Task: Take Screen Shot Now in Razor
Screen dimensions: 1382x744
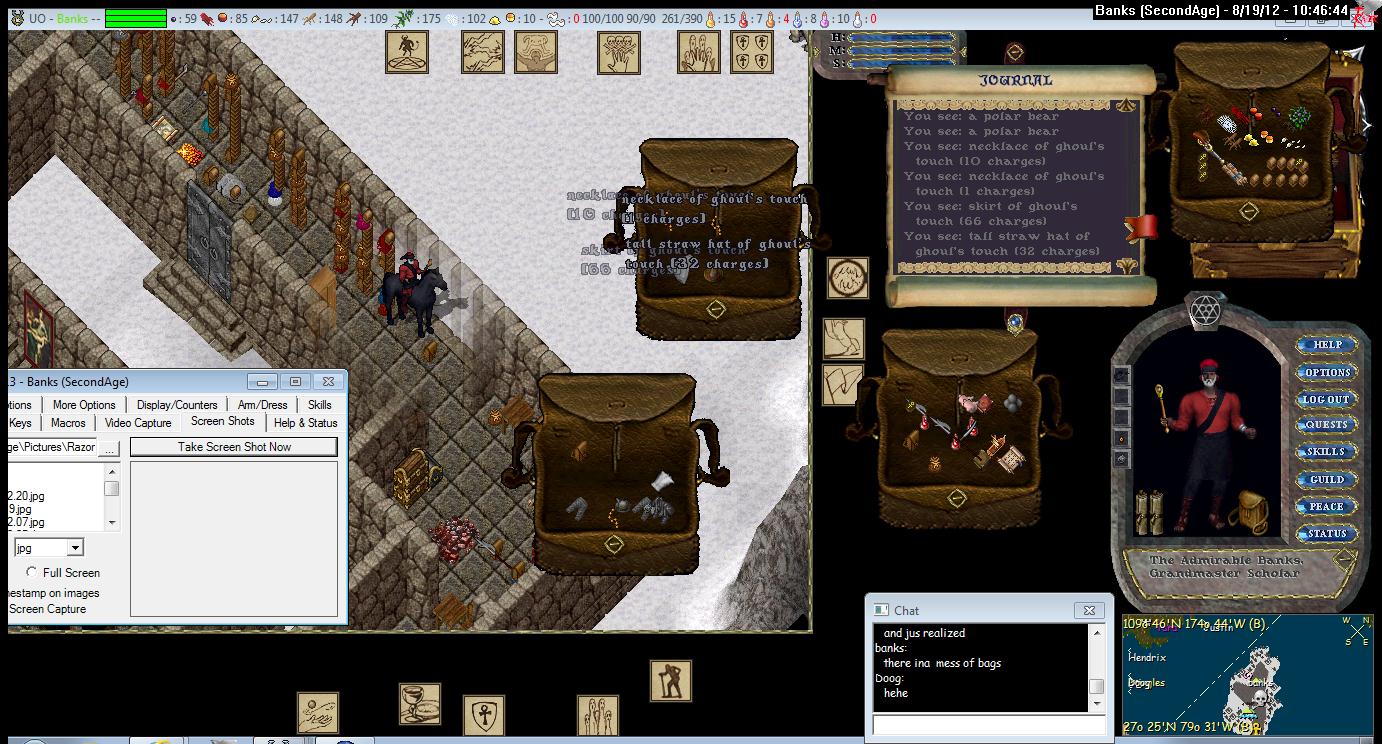Action: 234,447
